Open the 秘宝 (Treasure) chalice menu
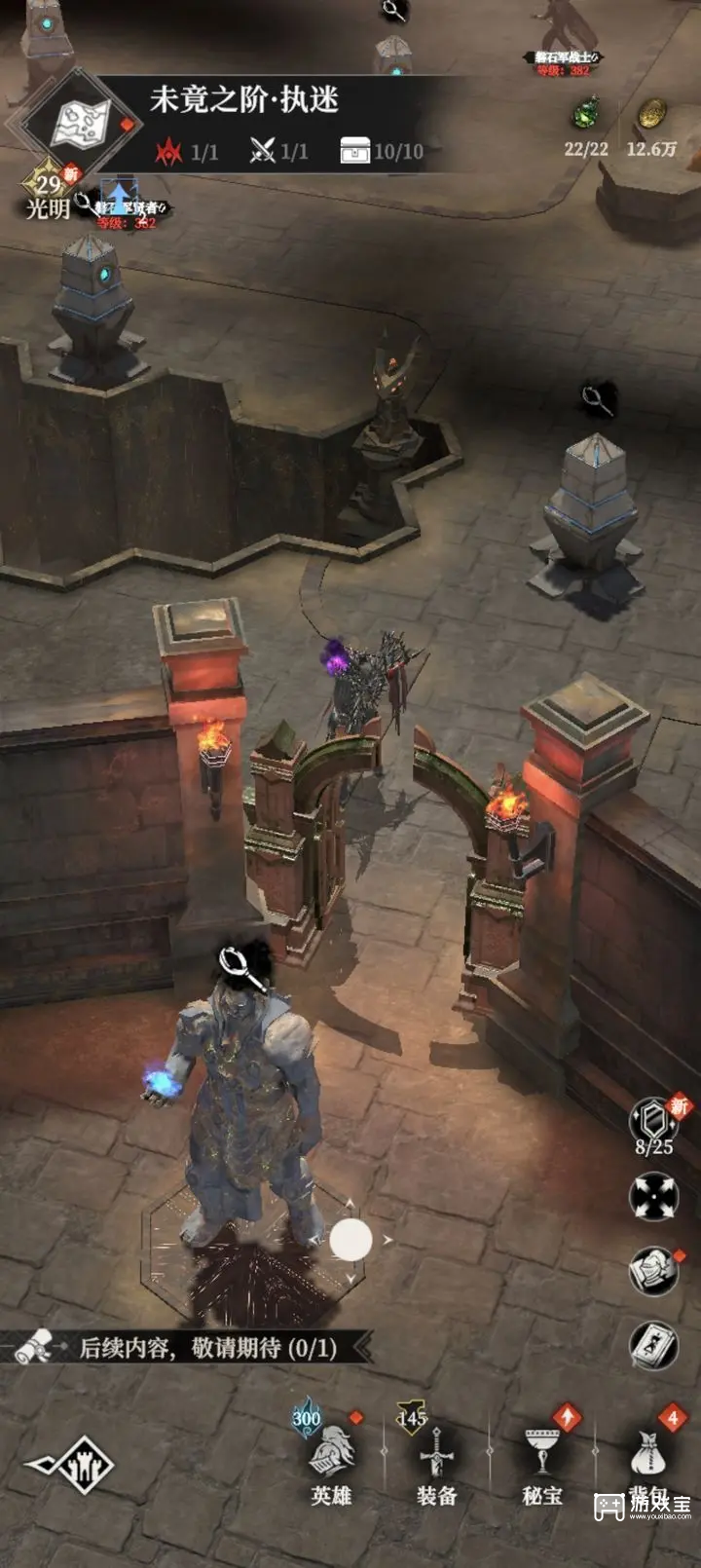This screenshot has height=1568, width=701. click(x=542, y=1457)
